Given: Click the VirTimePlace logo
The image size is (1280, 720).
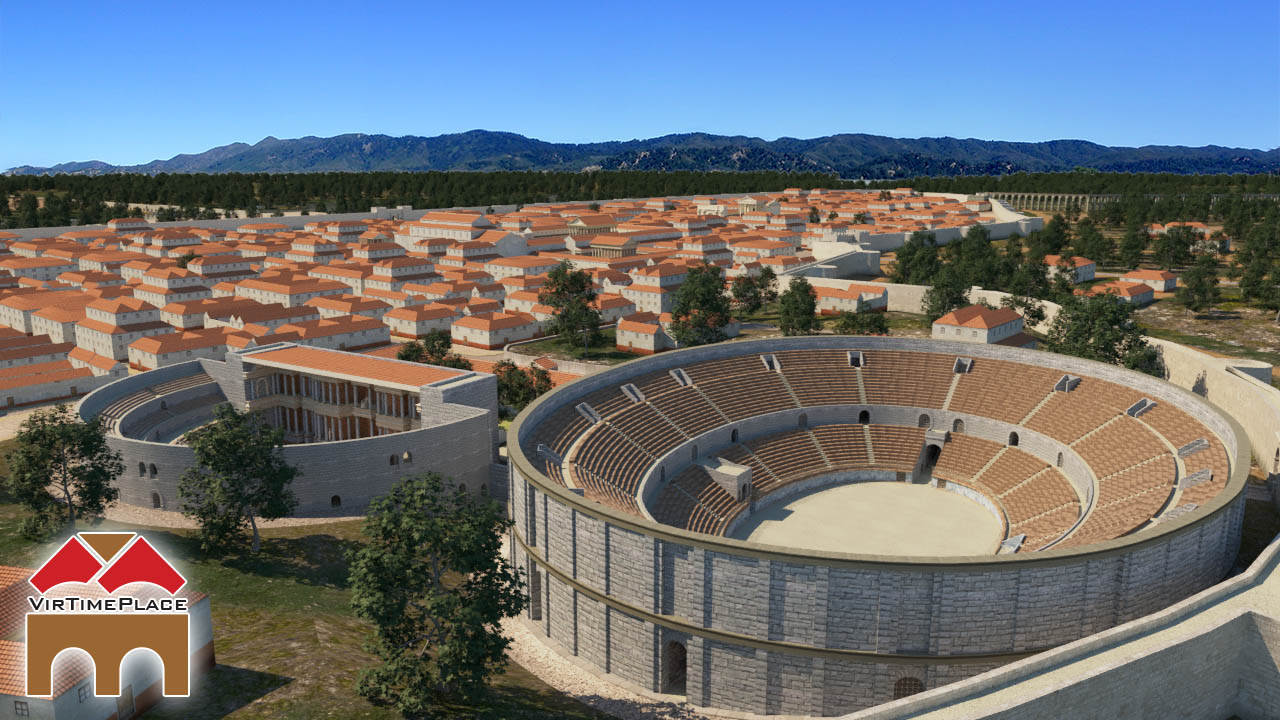Looking at the screenshot, I should click(x=107, y=613).
